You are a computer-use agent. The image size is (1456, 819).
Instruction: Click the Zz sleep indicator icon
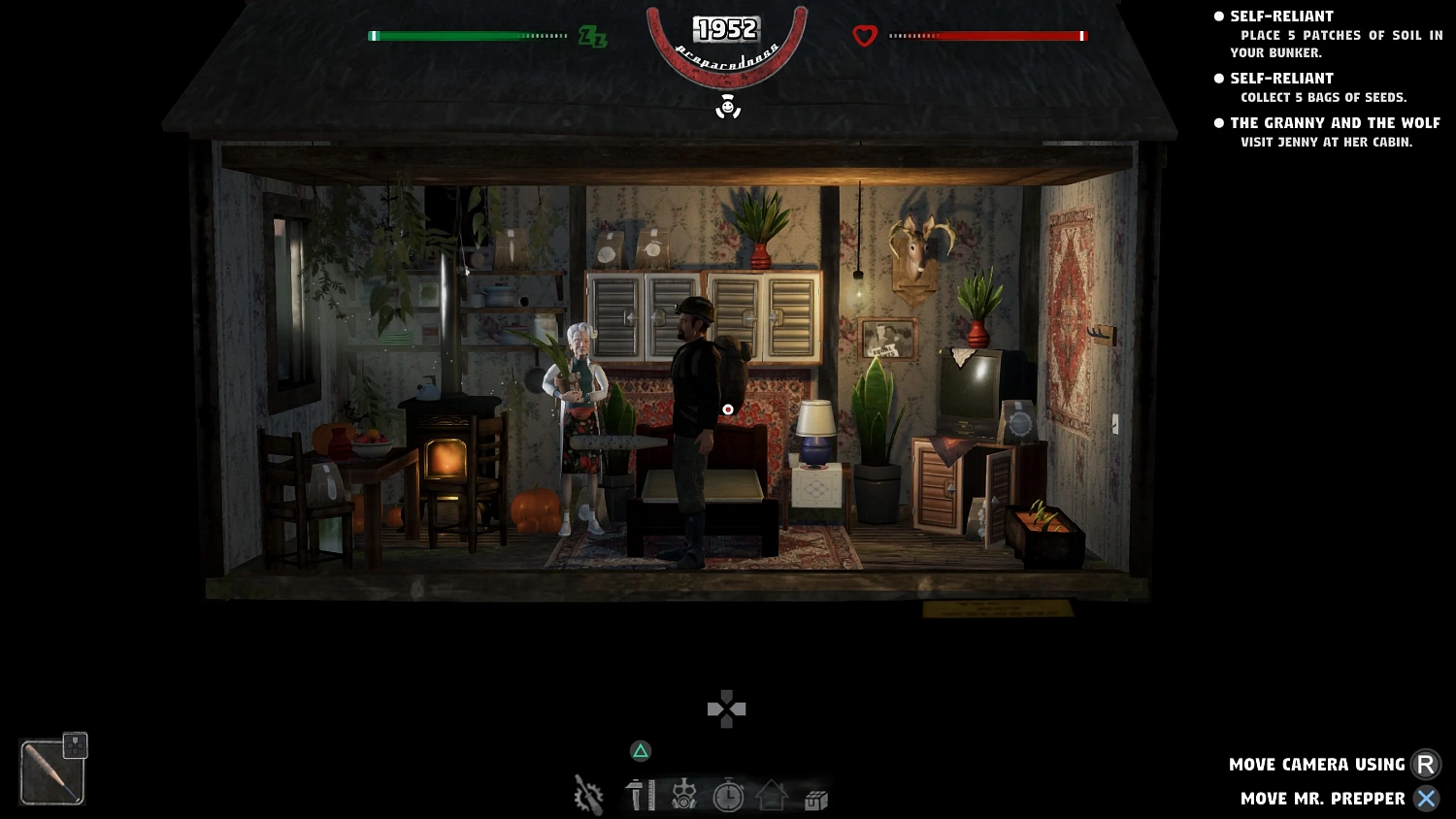point(591,38)
